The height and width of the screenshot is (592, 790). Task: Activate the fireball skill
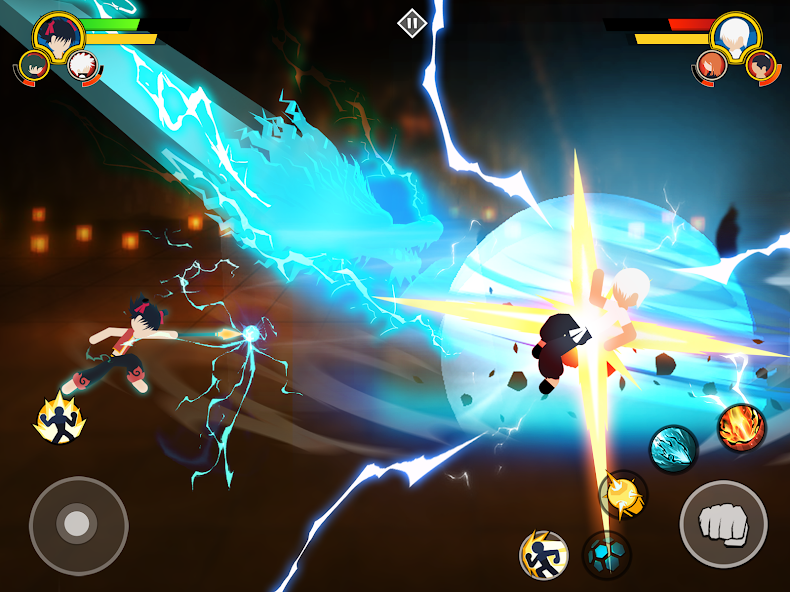[x=741, y=427]
